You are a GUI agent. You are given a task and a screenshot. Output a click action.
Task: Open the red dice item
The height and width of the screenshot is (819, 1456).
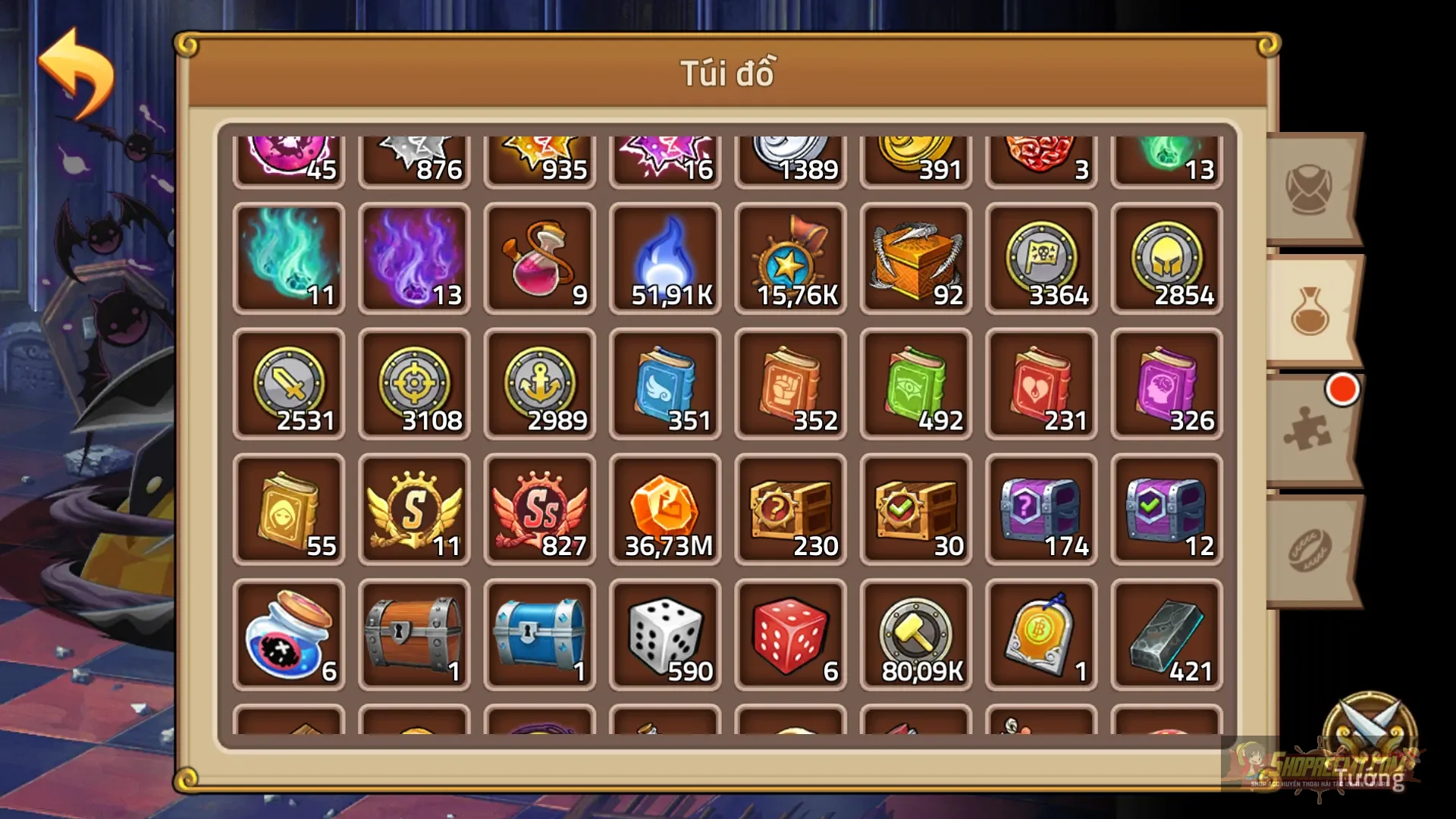[x=790, y=635]
